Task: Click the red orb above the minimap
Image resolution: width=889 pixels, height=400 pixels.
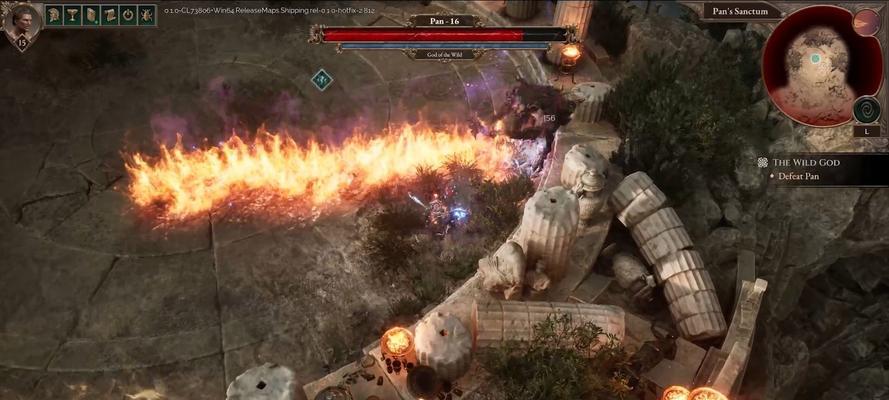Action: click(865, 23)
